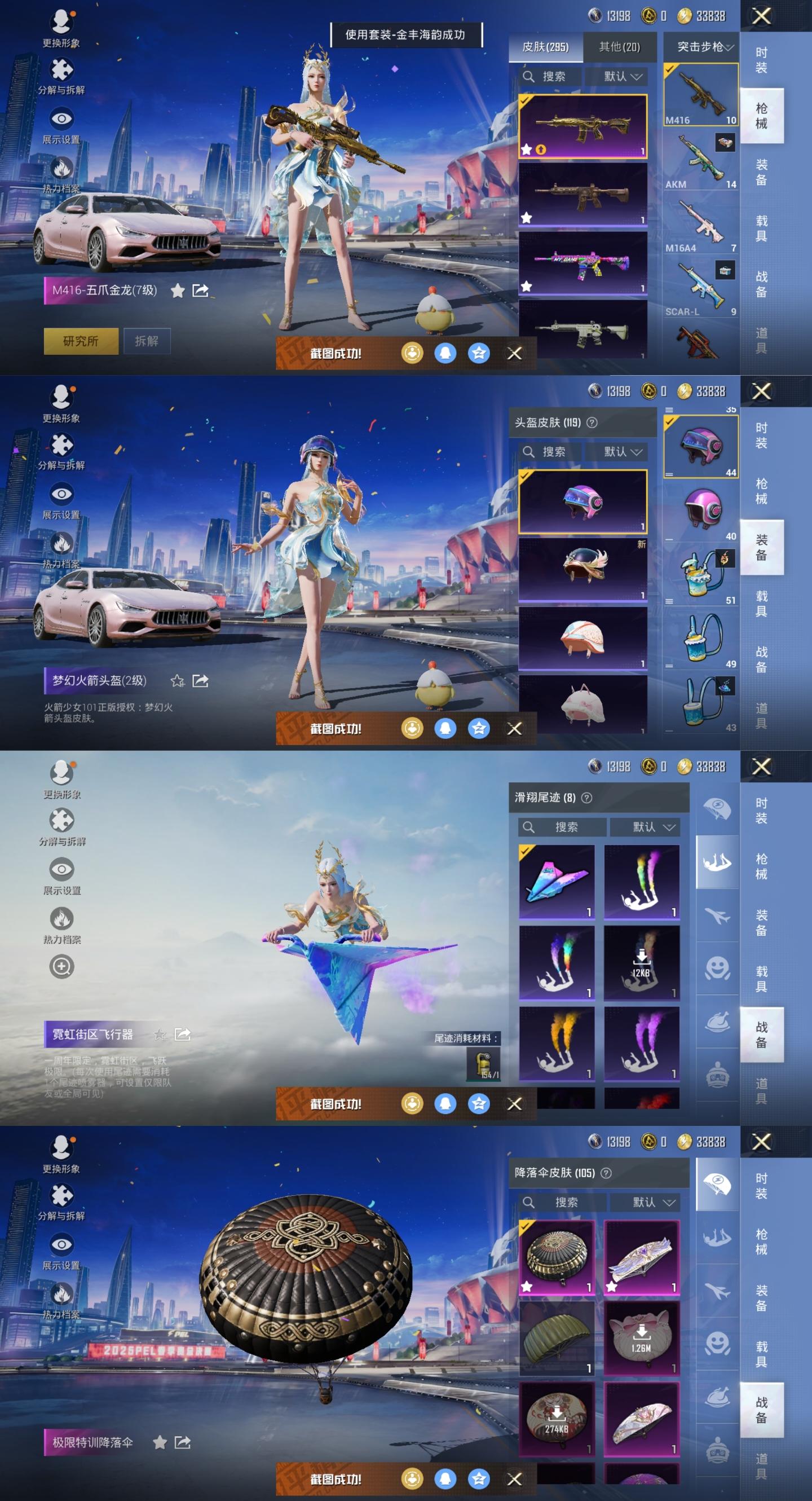Switch to the 皮肤(295) tab
The image size is (812, 1501).
[x=545, y=47]
